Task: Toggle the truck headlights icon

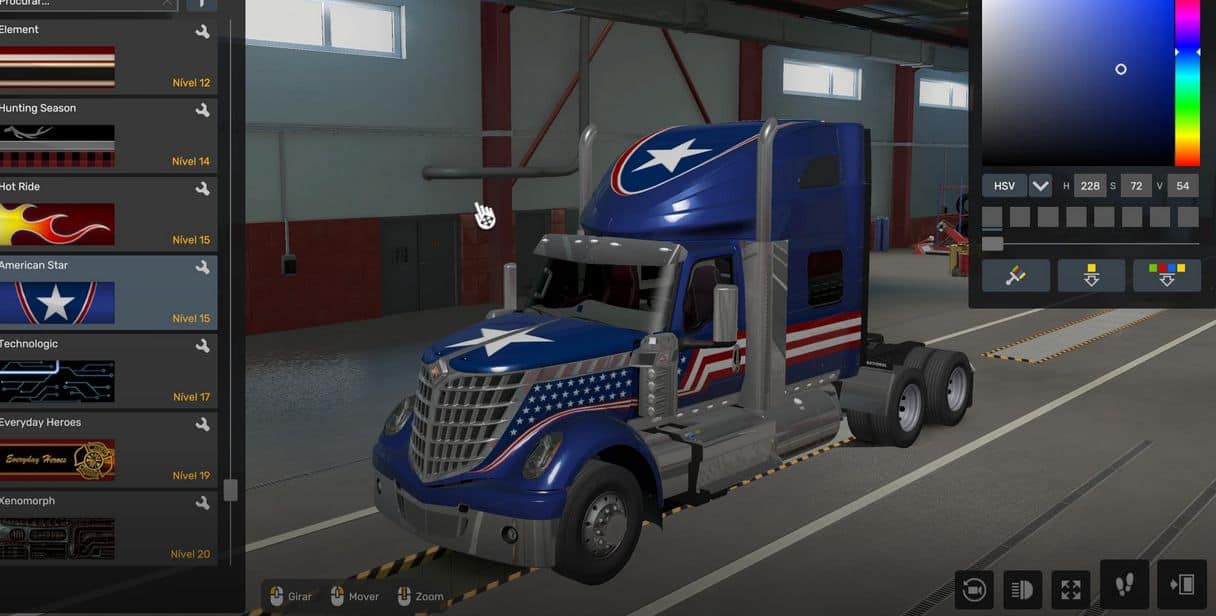Action: [1023, 589]
